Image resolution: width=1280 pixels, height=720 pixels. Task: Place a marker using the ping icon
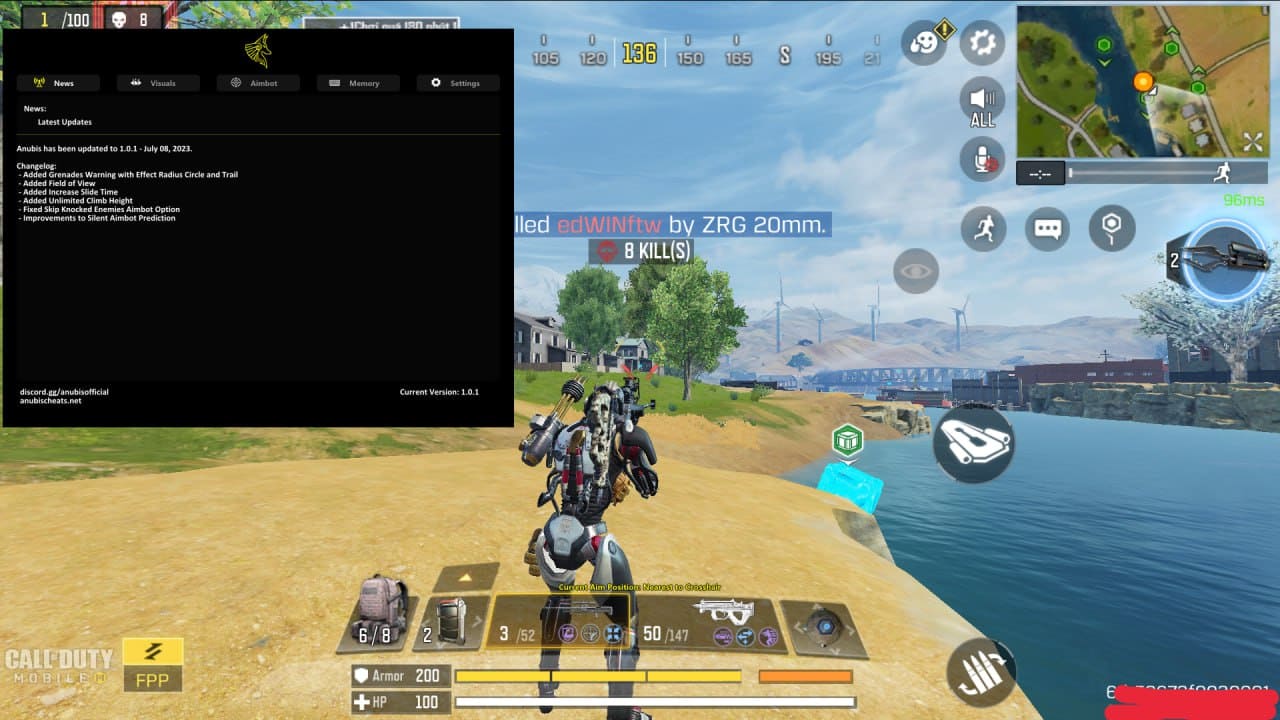click(1111, 229)
